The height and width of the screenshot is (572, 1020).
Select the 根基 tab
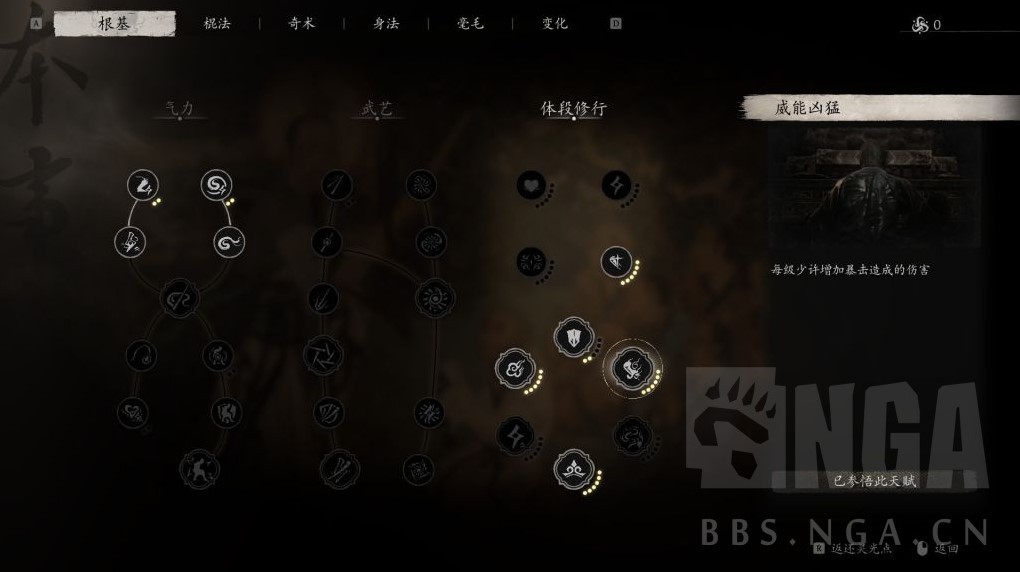click(x=114, y=24)
